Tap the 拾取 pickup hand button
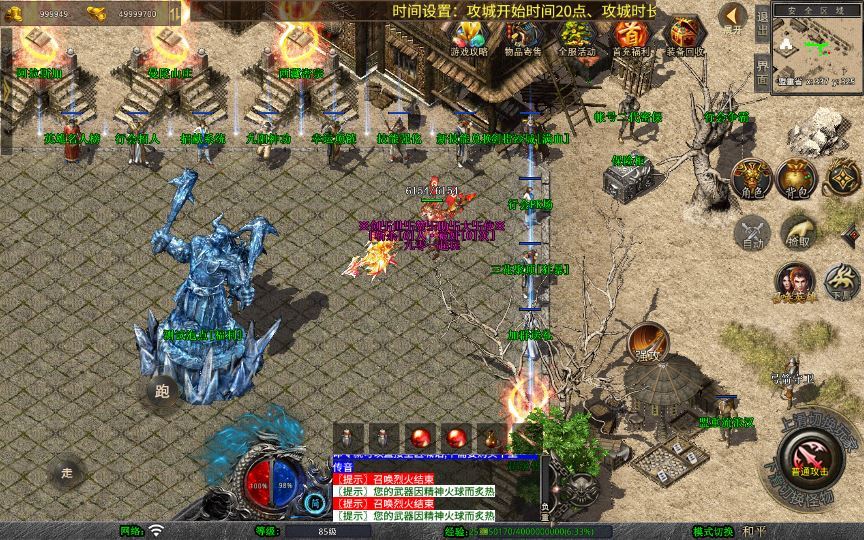 (797, 233)
